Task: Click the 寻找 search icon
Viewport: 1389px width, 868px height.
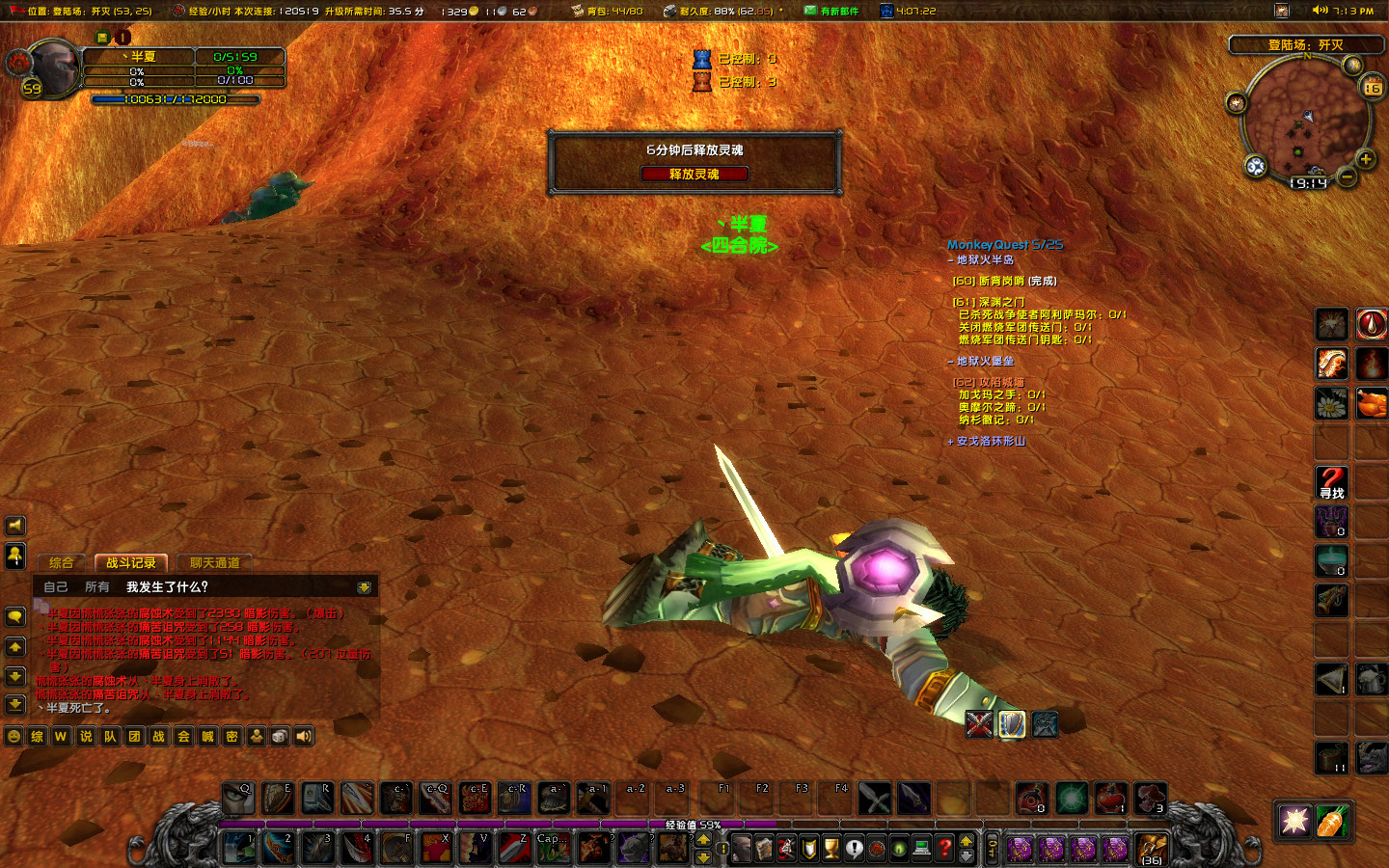Action: [1331, 482]
